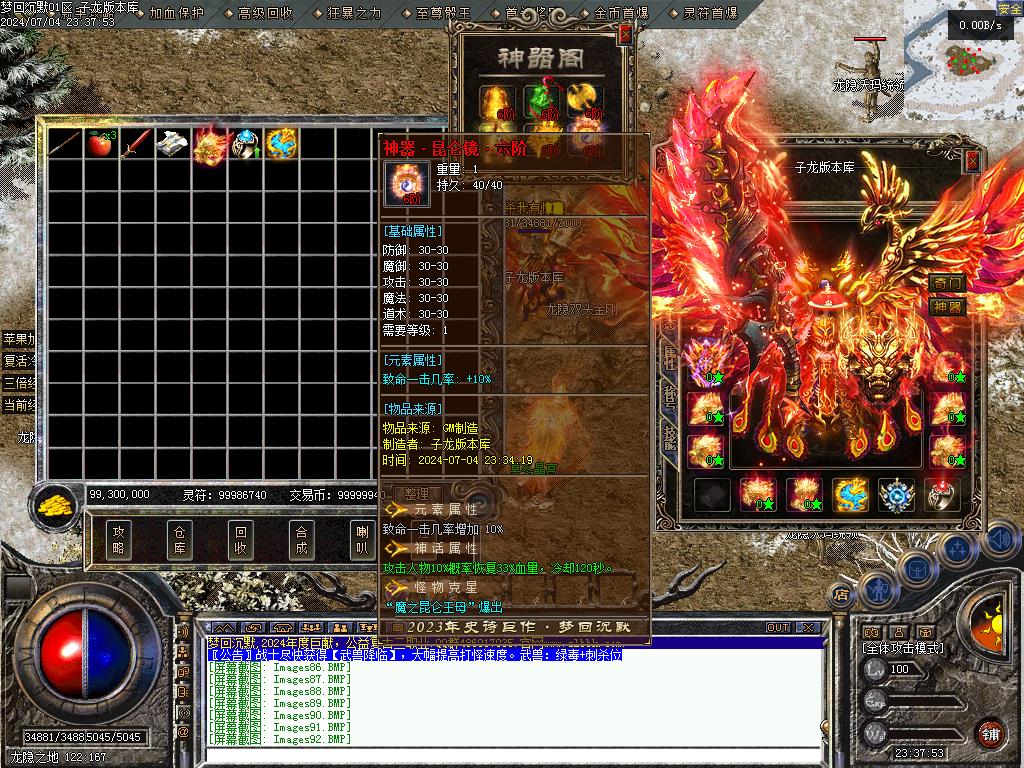The image size is (1024, 768).
Task: Click the 回收 recycle button
Action: click(240, 540)
